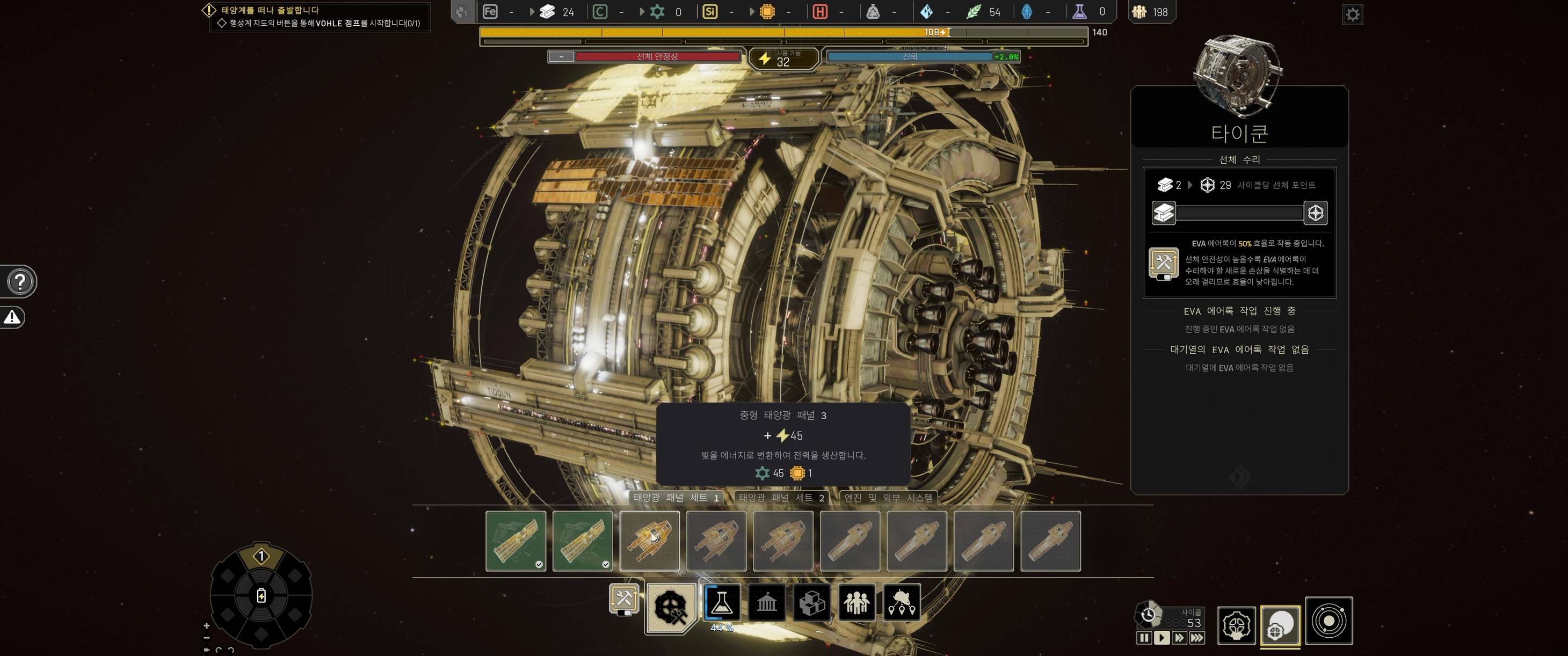Open the question mark help panel

tap(20, 282)
